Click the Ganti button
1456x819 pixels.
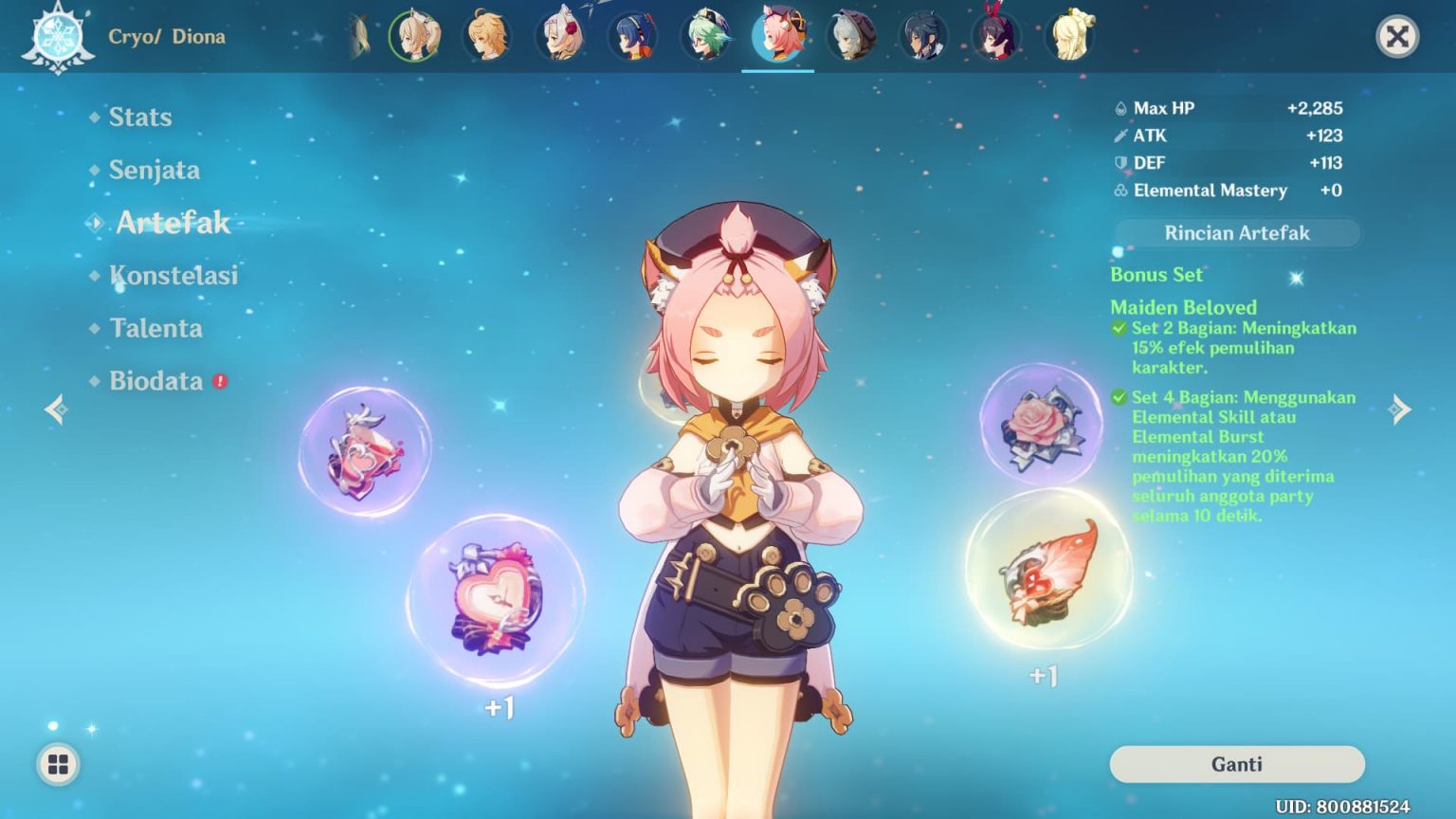point(1236,764)
